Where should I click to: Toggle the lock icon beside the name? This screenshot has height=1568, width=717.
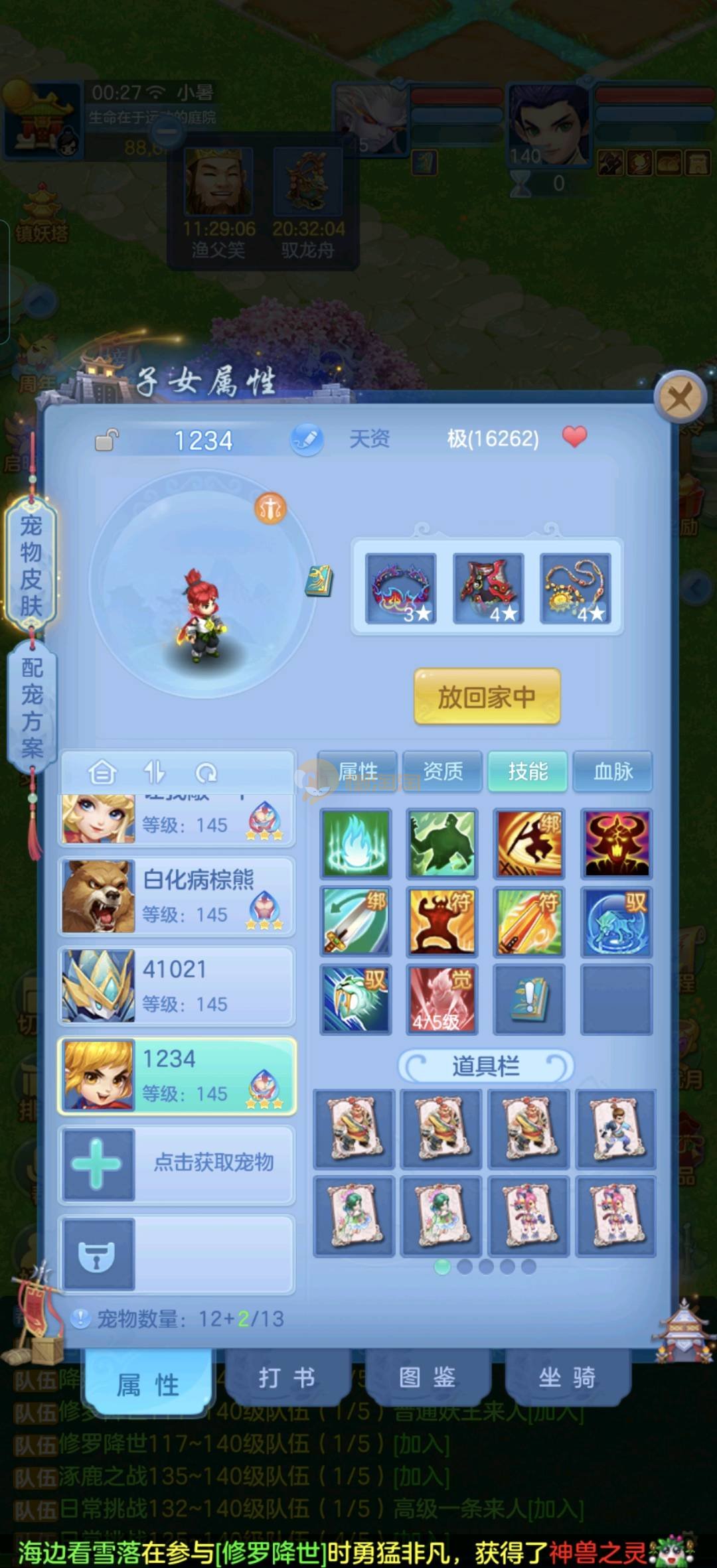tap(106, 440)
